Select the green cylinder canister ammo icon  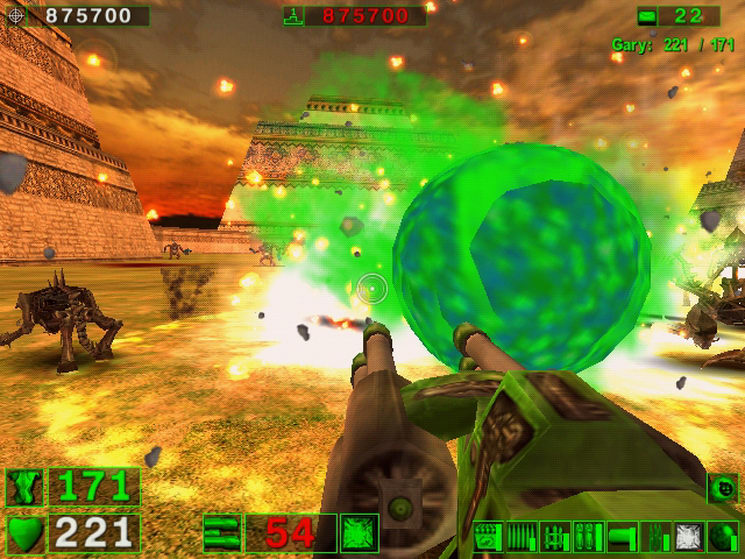point(622,537)
